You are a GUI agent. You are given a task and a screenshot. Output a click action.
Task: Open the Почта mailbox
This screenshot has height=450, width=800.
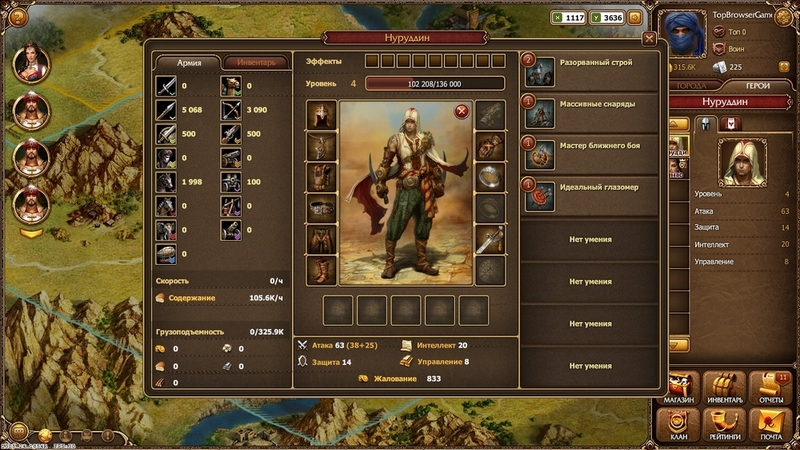point(768,425)
